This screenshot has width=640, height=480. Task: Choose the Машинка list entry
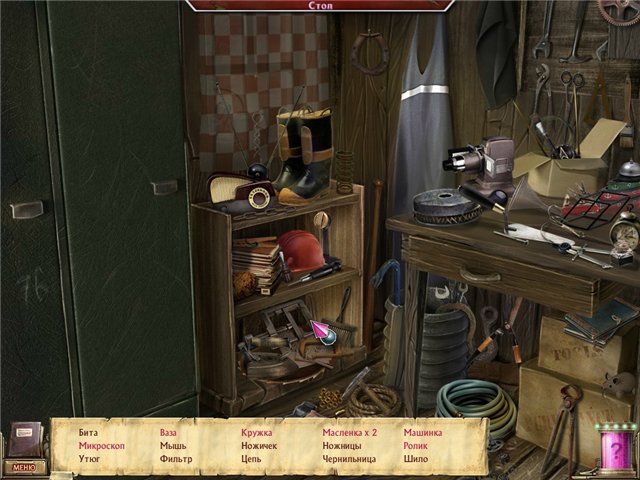(x=423, y=433)
